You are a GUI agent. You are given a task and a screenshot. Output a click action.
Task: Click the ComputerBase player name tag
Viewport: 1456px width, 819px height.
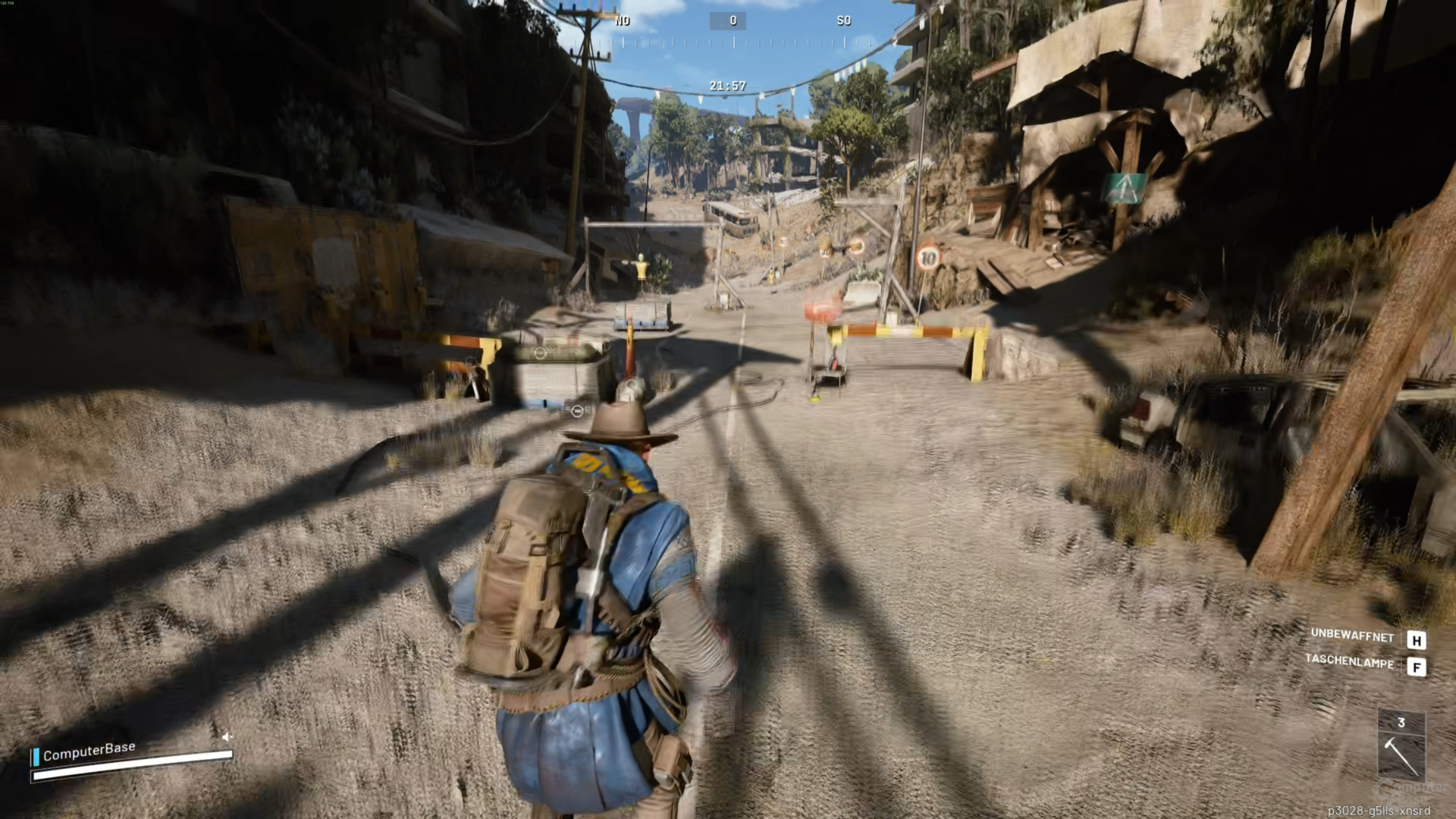click(x=89, y=751)
